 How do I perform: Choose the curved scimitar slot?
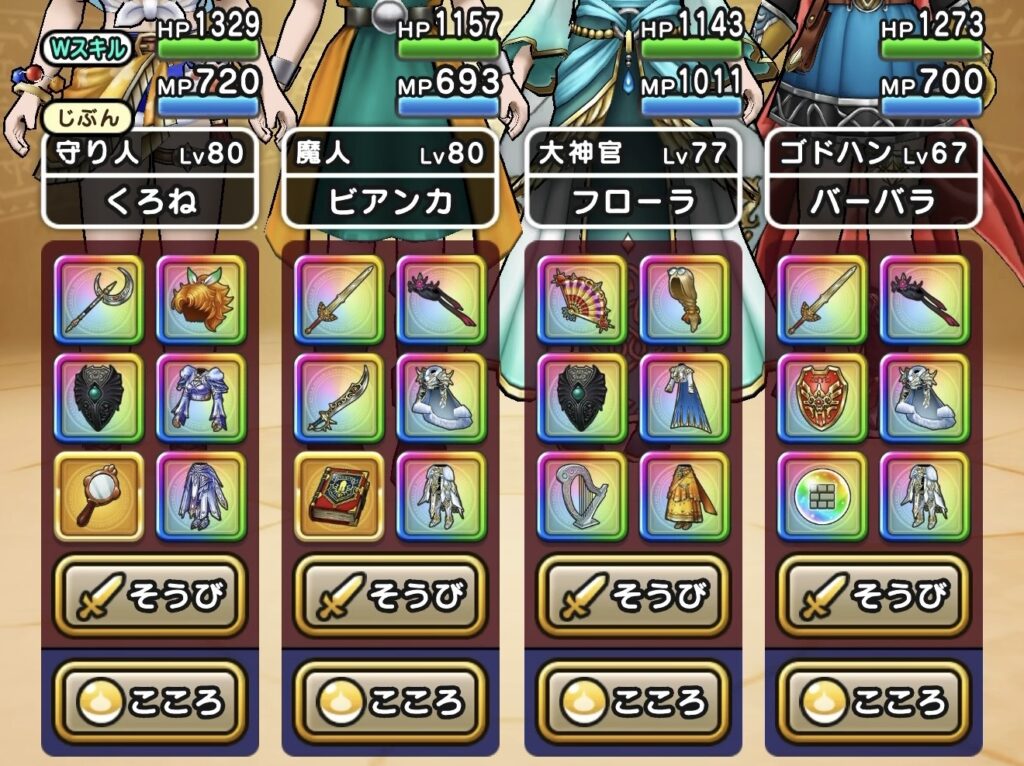339,398
